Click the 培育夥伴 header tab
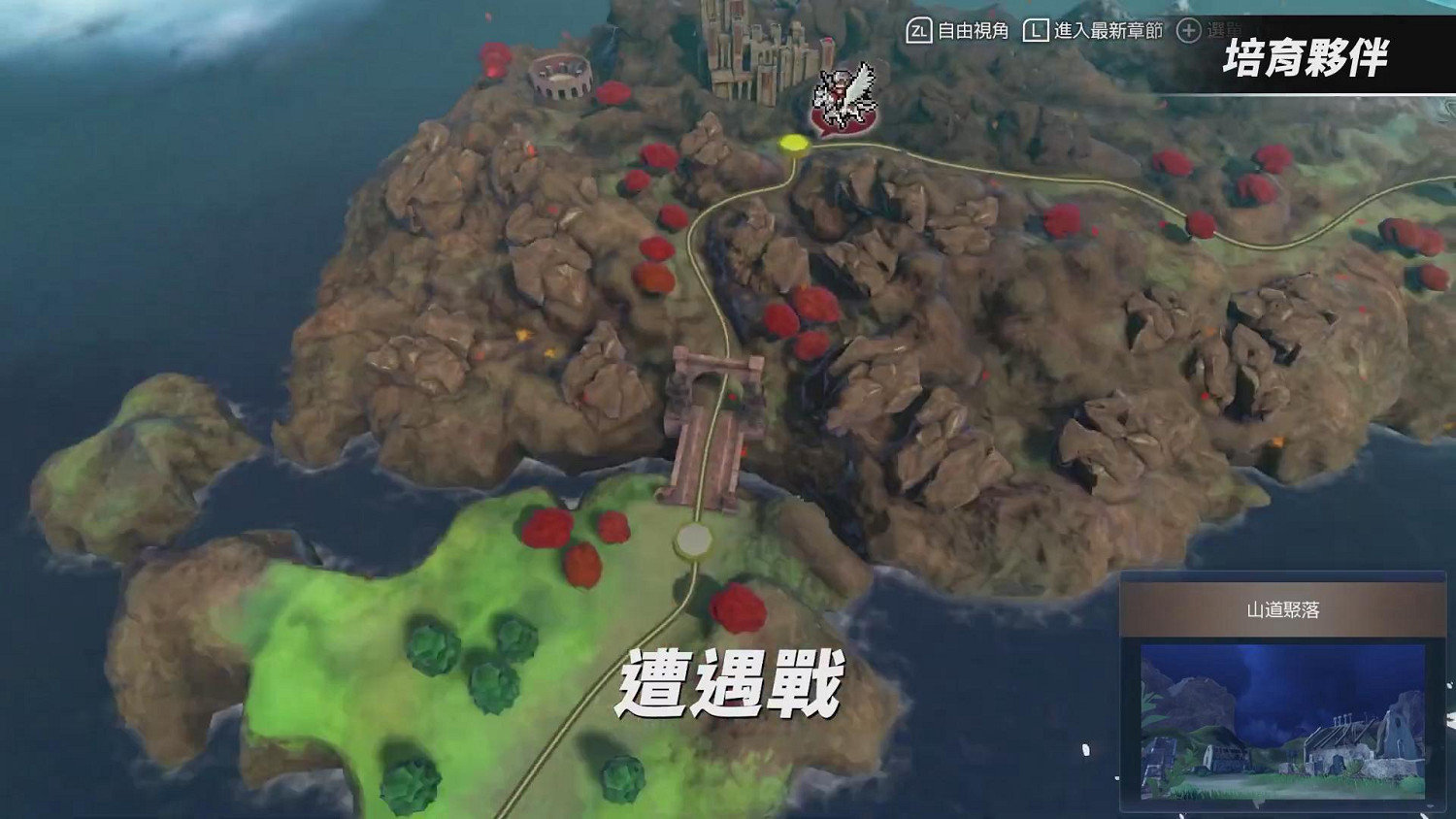 click(x=1306, y=58)
